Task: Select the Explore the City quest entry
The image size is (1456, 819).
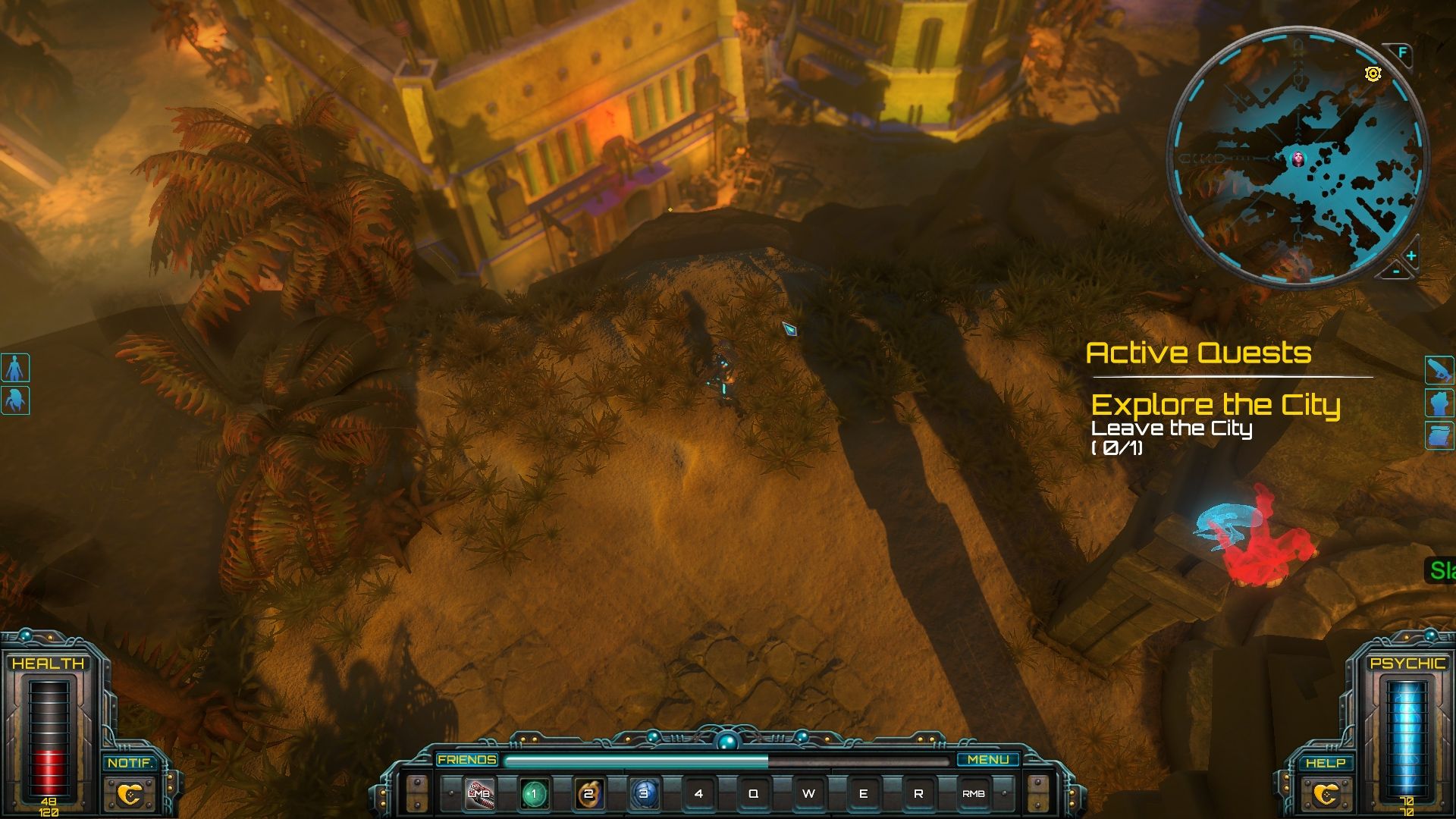Action: [1215, 405]
